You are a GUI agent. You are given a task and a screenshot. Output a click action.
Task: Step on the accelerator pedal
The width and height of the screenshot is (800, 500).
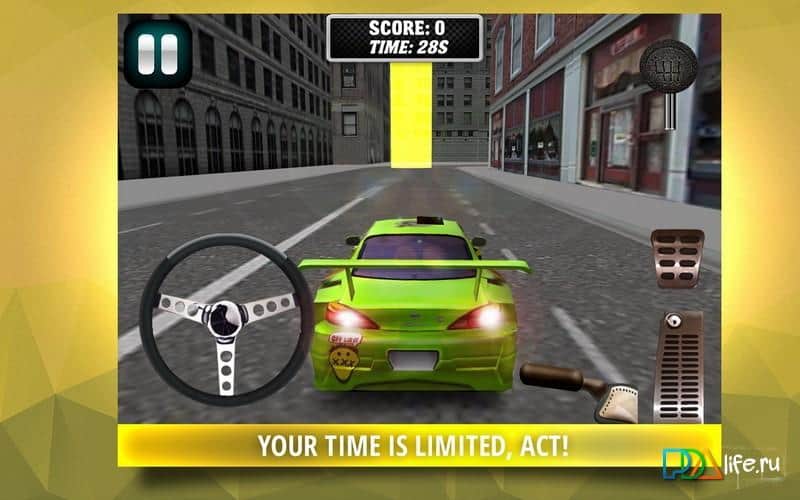pos(678,365)
